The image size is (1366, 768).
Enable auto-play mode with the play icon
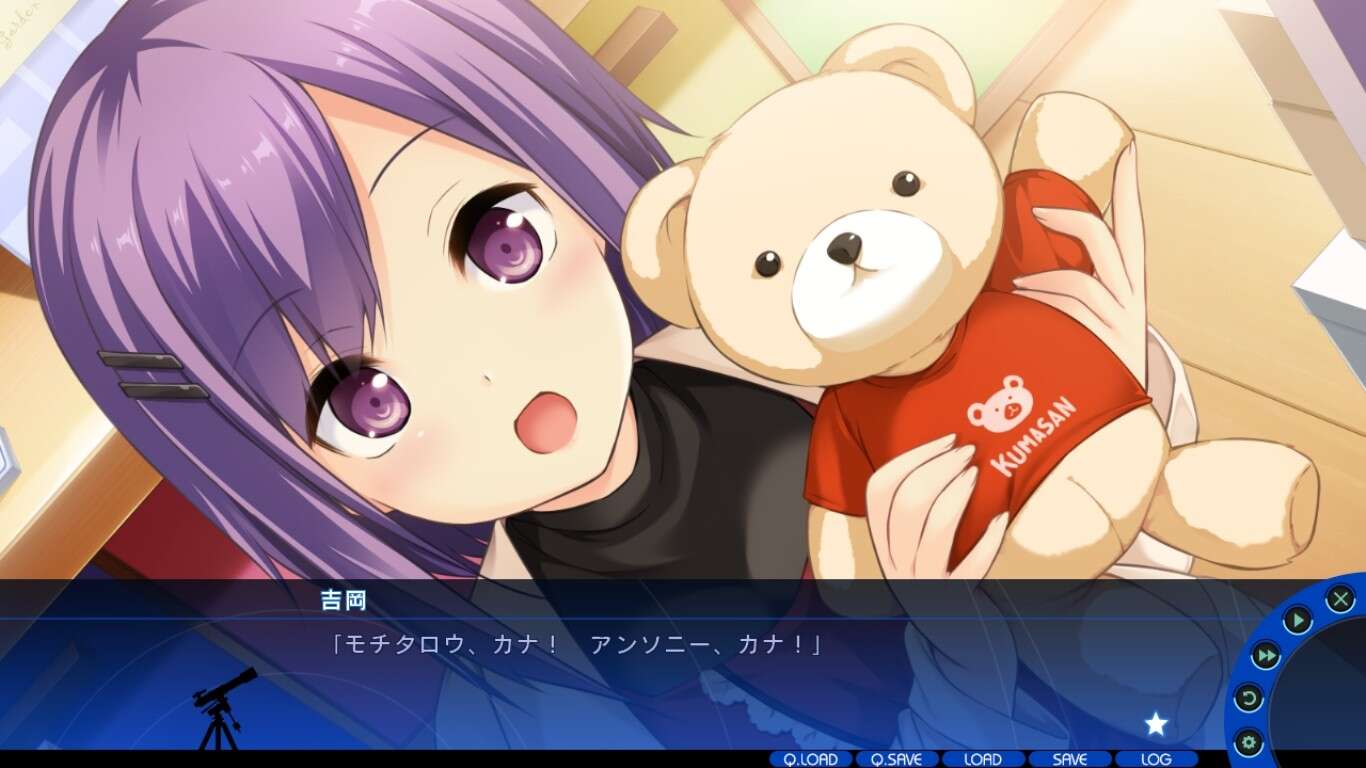[1298, 618]
